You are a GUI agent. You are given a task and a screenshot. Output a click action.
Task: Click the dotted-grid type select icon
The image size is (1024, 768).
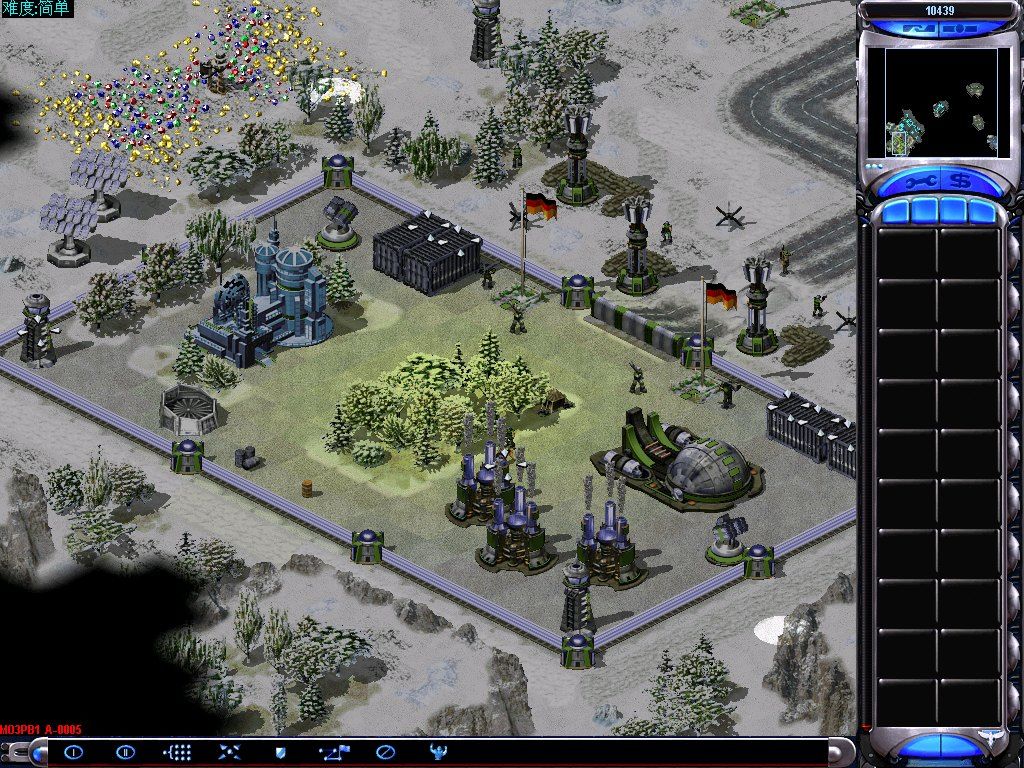pyautogui.click(x=177, y=751)
